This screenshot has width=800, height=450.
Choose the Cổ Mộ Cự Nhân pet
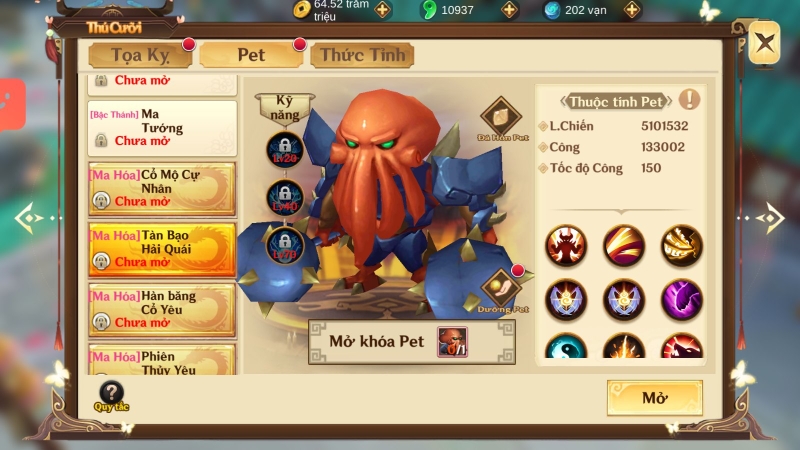coord(162,189)
